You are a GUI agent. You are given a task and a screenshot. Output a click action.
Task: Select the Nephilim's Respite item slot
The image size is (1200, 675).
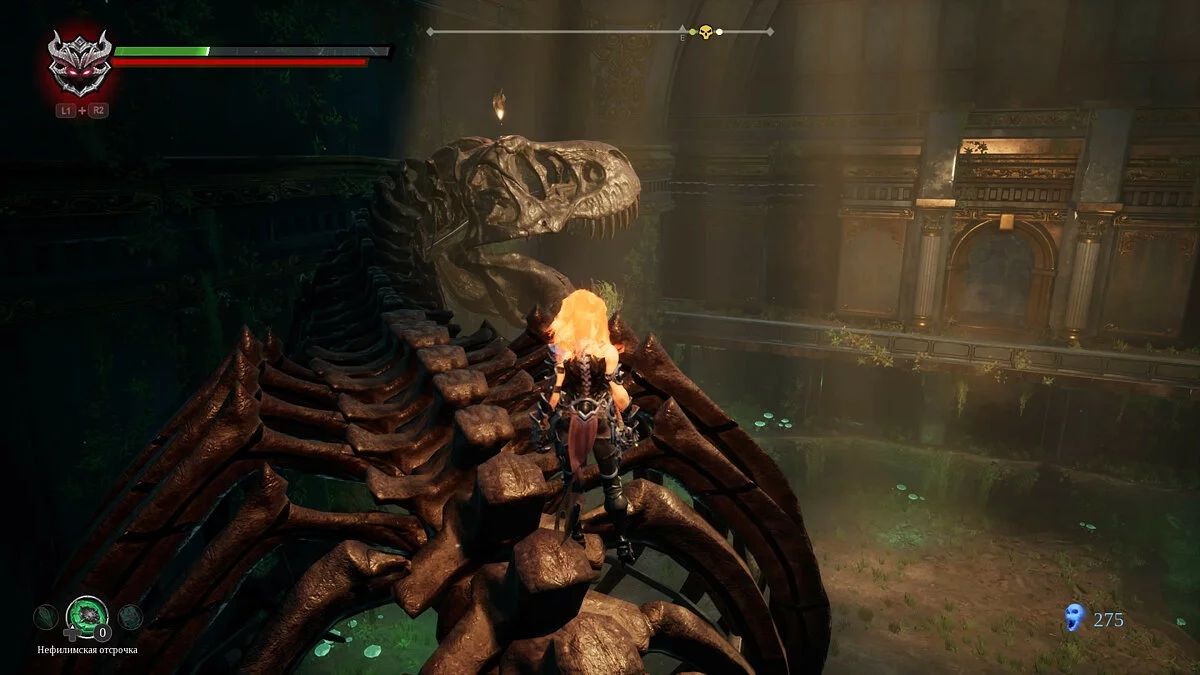click(x=86, y=615)
